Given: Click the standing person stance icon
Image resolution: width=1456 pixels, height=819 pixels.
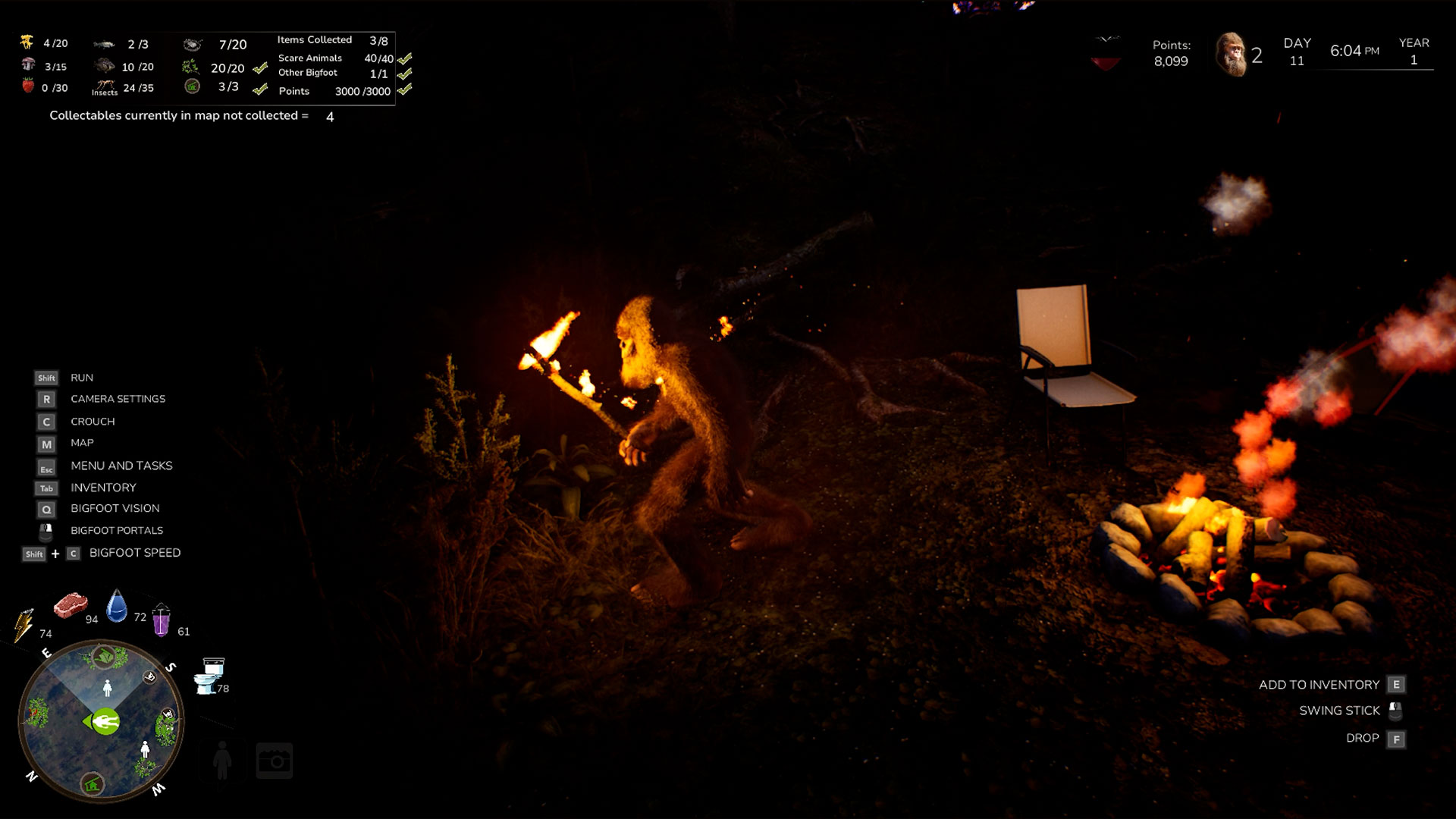Looking at the screenshot, I should [222, 760].
